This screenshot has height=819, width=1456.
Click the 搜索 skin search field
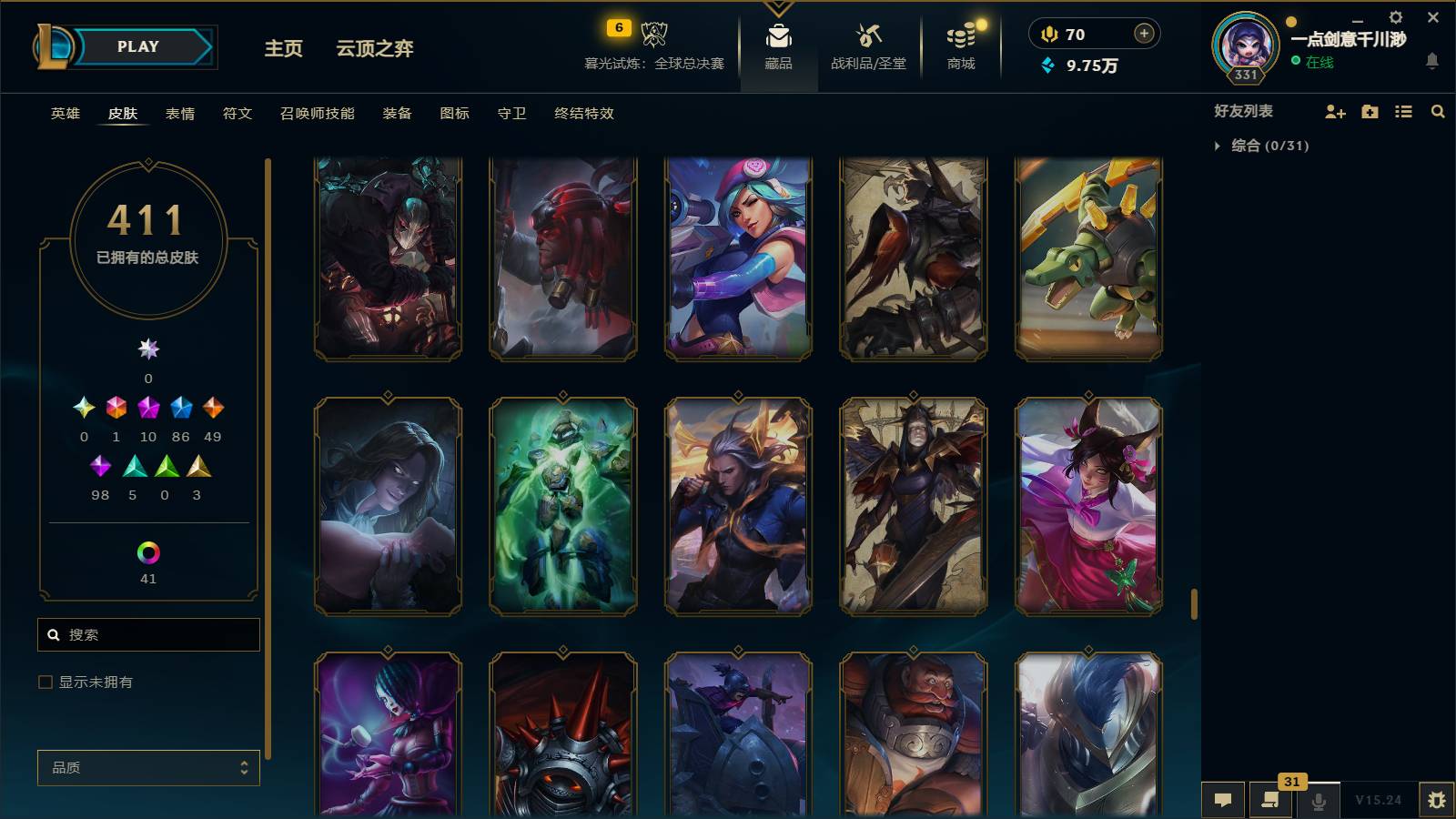pyautogui.click(x=148, y=634)
